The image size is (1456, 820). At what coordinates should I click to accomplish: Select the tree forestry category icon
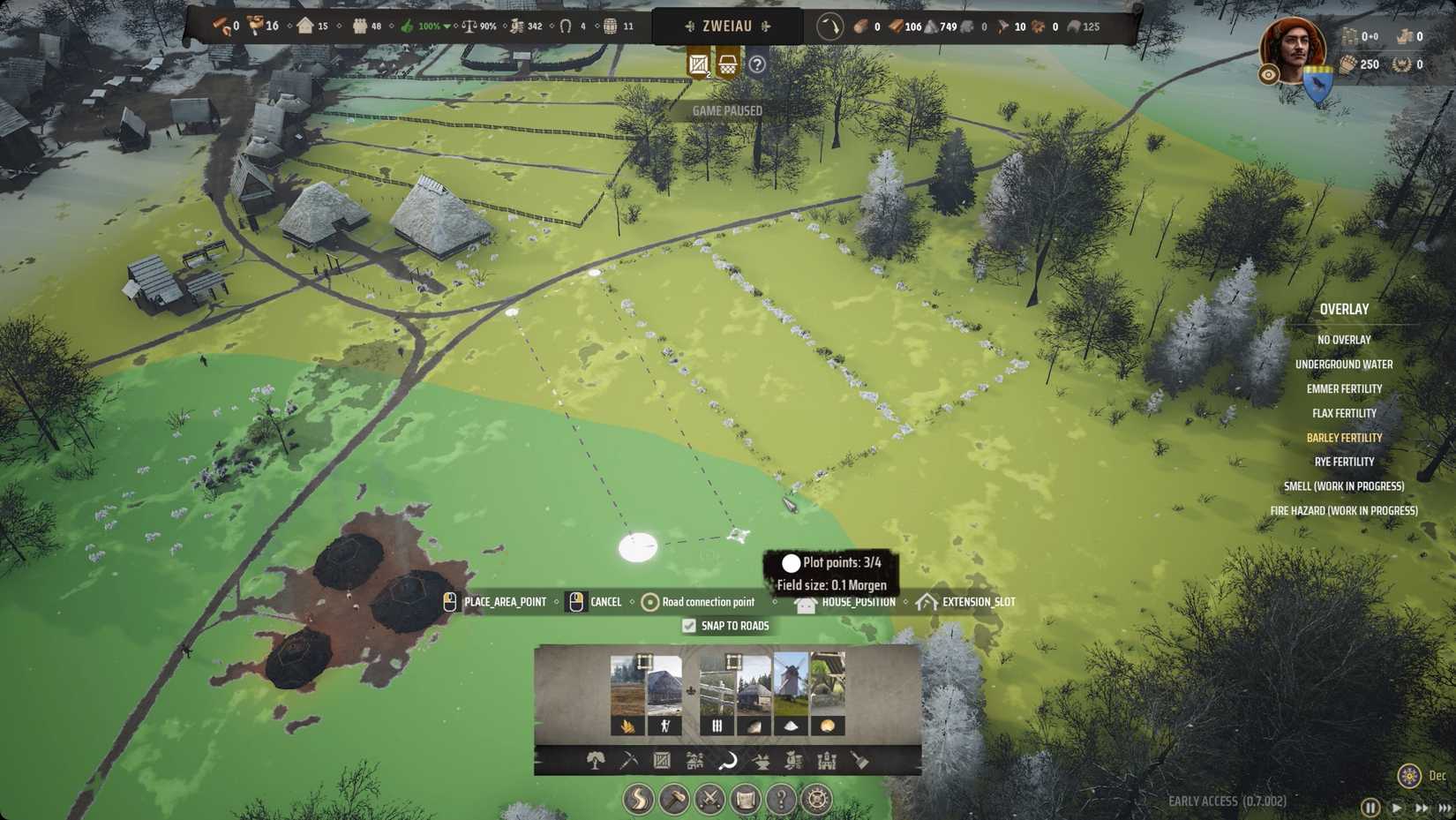(x=596, y=761)
